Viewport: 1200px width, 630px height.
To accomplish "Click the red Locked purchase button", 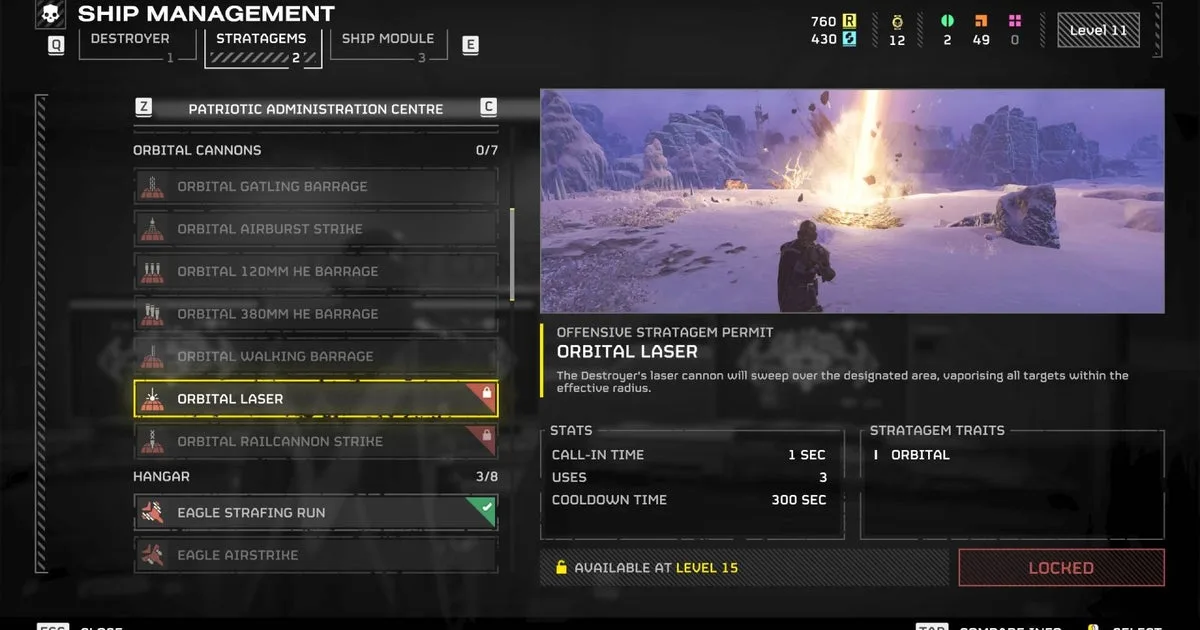I will [x=1061, y=568].
